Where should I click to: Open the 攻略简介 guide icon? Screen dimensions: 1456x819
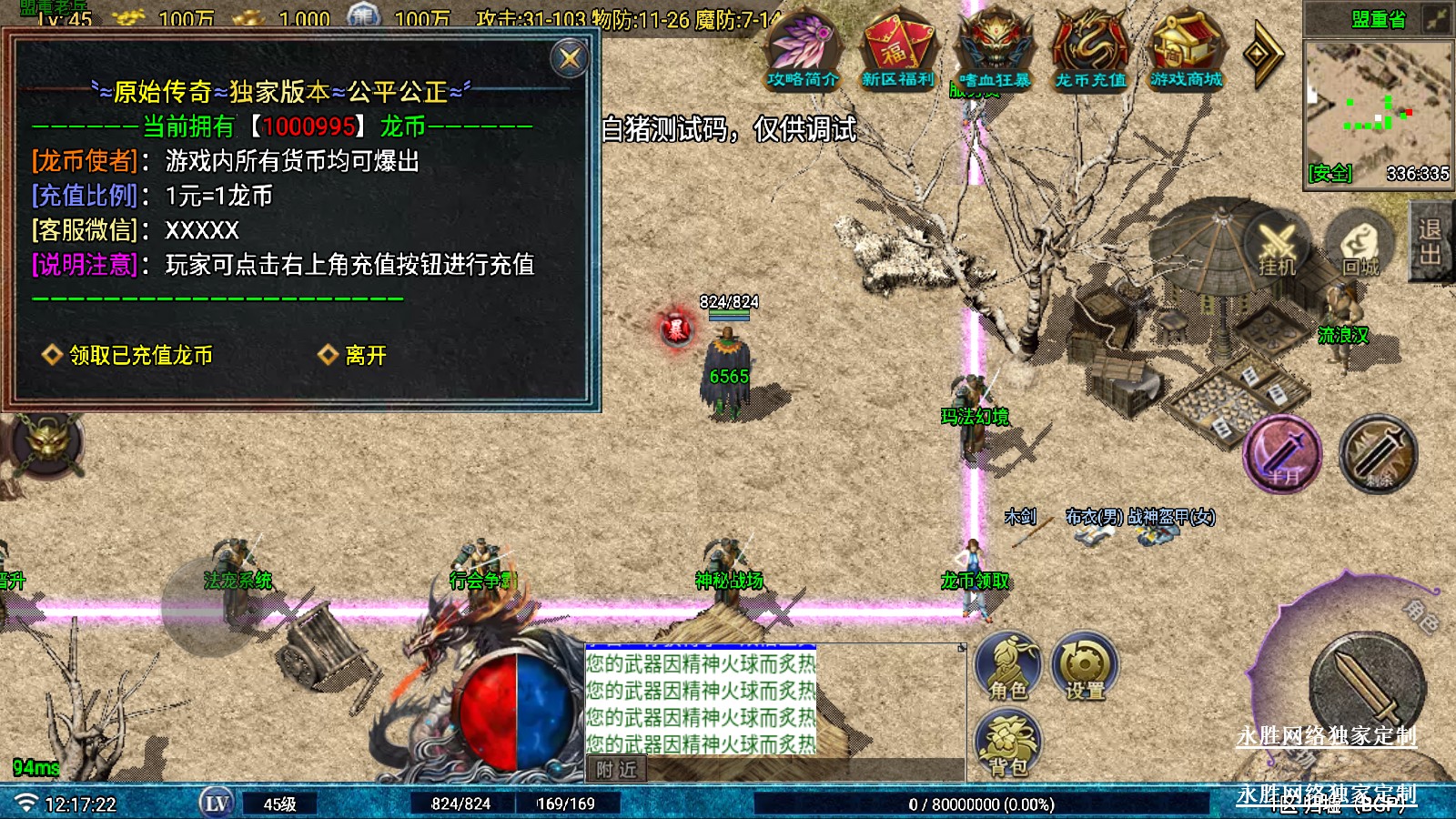(x=802, y=50)
